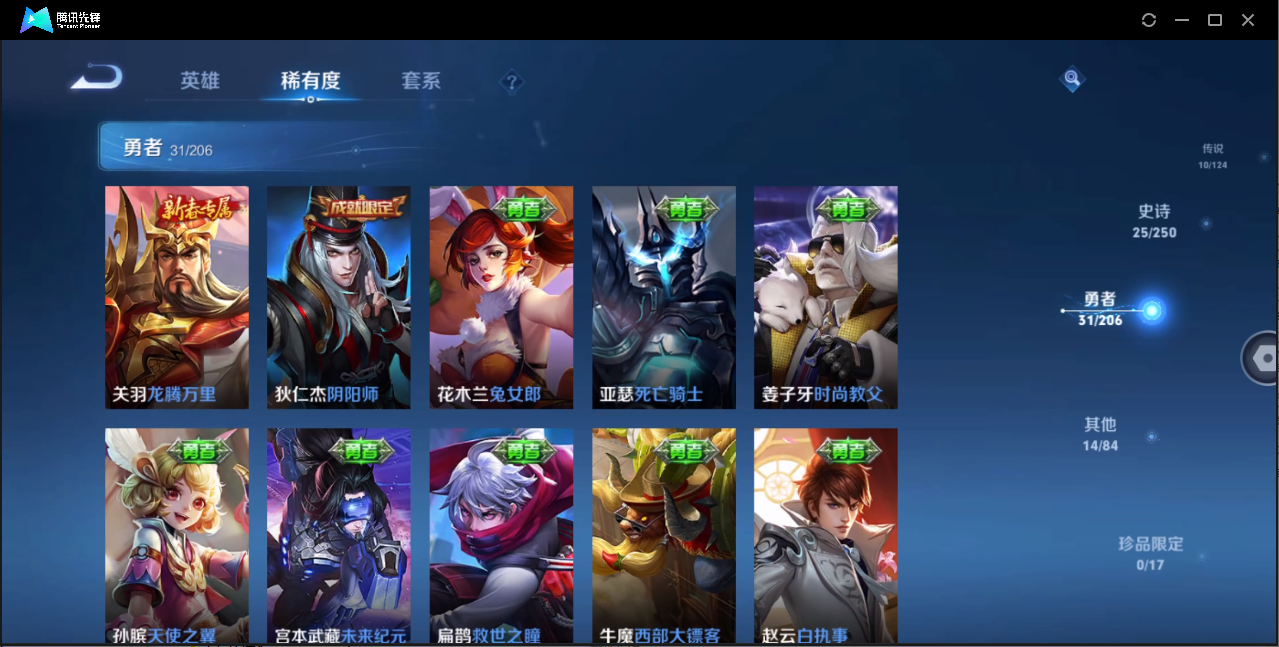Open 花木兰 兔女郎 skin card
The width and height of the screenshot is (1279, 647).
pos(502,297)
